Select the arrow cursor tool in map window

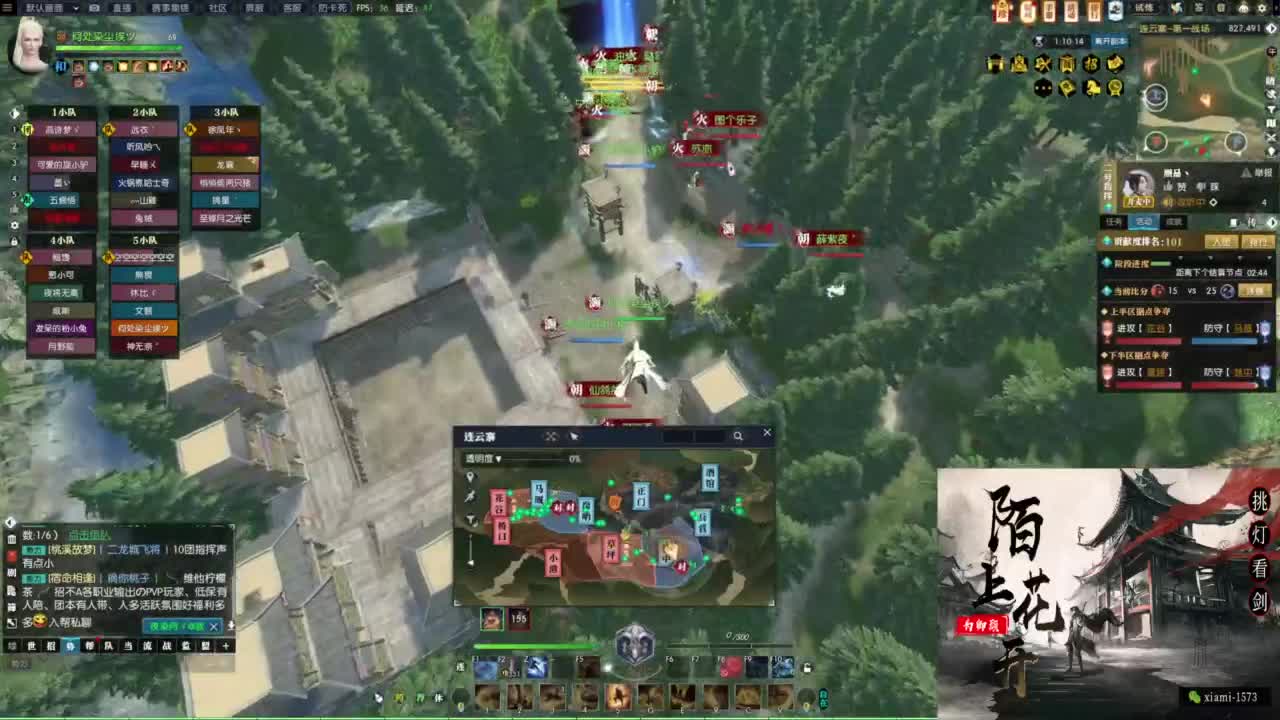[575, 436]
